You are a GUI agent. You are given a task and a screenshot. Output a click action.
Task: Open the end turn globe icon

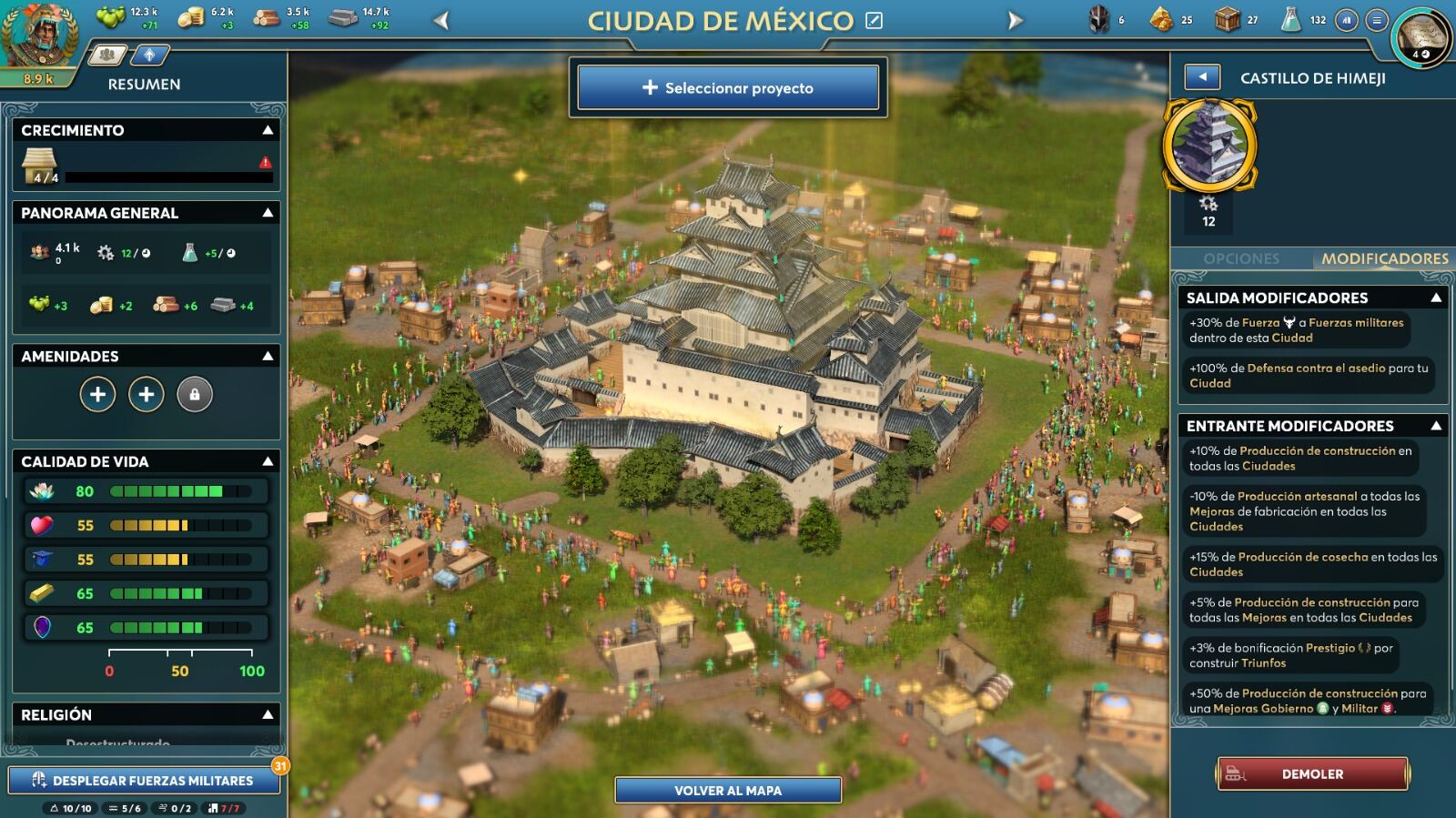pyautogui.click(x=1422, y=36)
